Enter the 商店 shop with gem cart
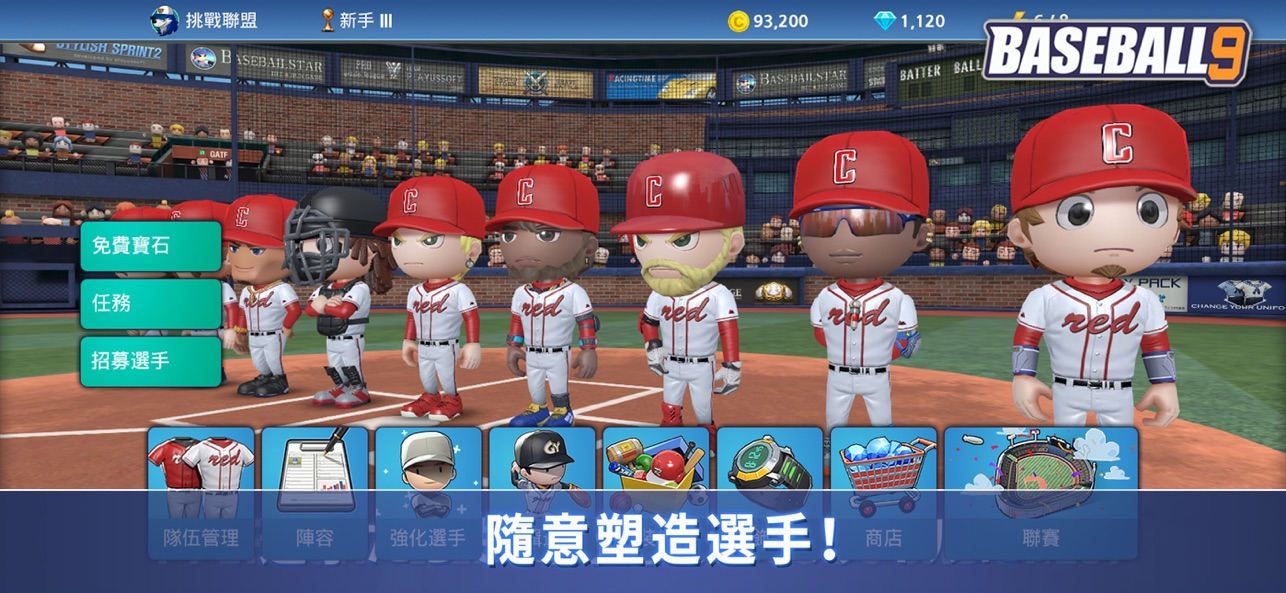The height and width of the screenshot is (593, 1286). [883, 492]
